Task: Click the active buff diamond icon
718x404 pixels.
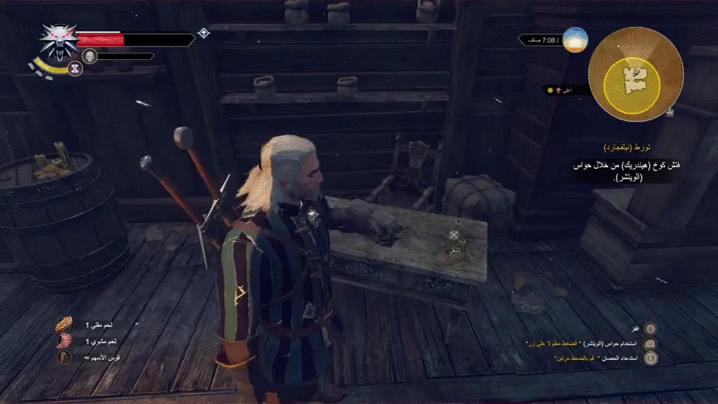Action: [x=203, y=32]
